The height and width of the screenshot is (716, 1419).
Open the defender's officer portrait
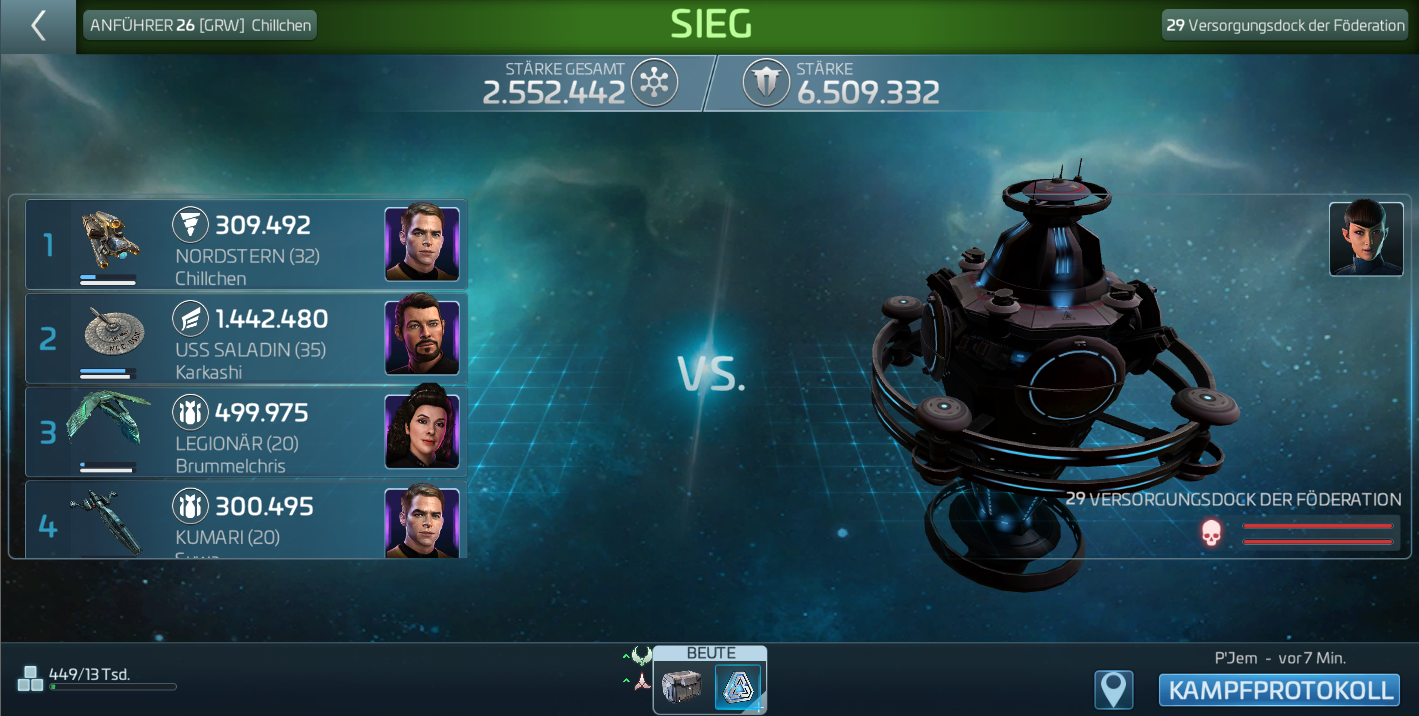[x=1366, y=238]
